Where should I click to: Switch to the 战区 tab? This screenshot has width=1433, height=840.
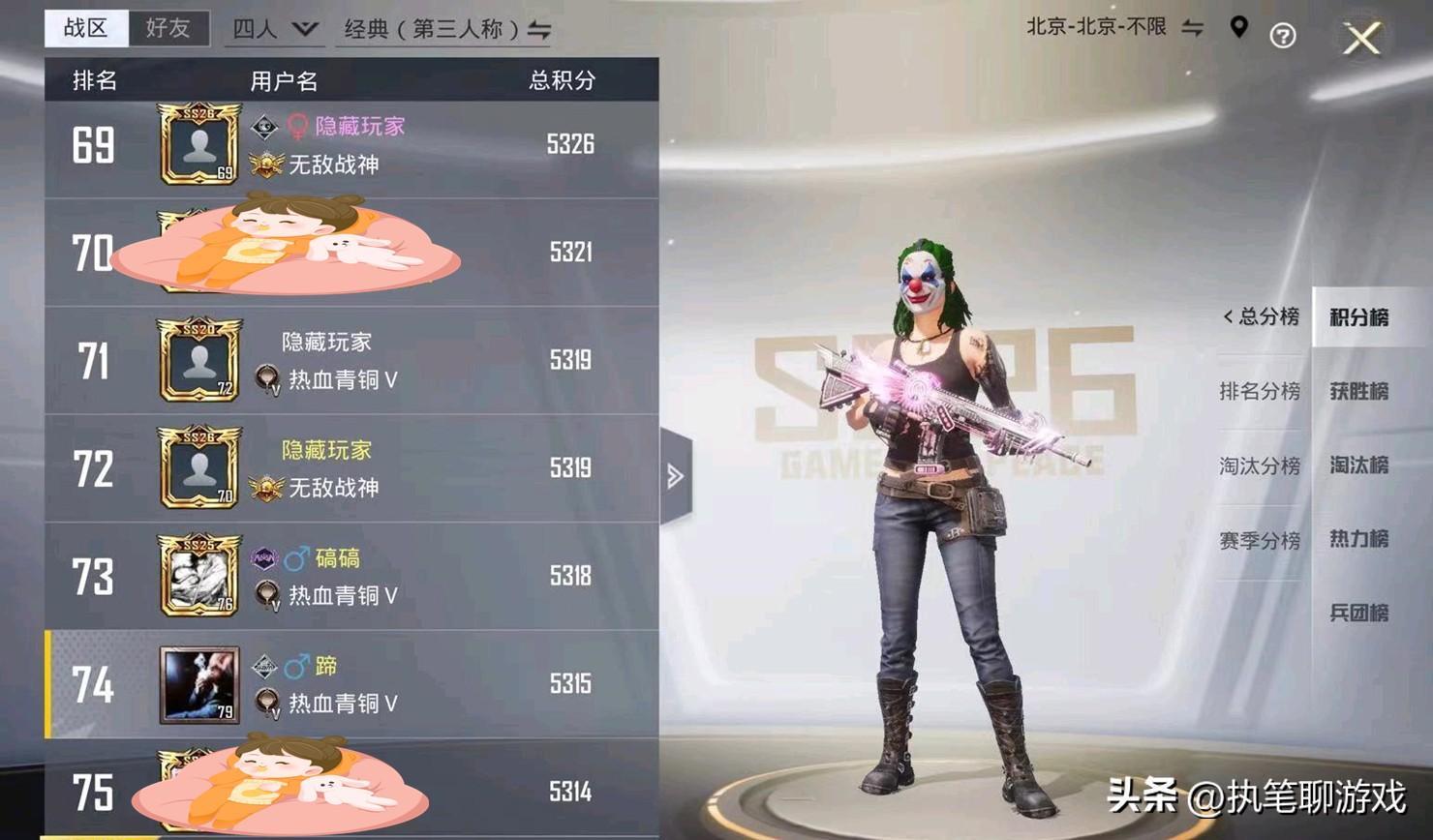pos(86,28)
